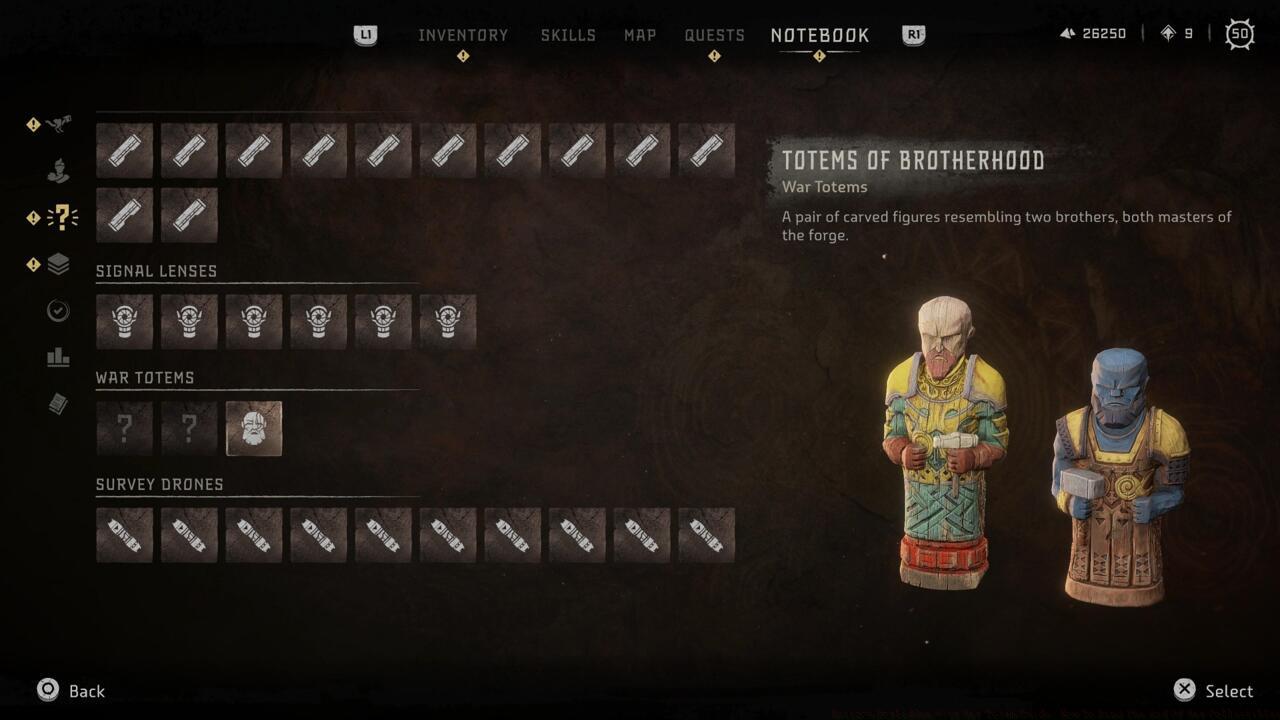Select the Acquaintances sidebar icon
The width and height of the screenshot is (1280, 720).
58,170
